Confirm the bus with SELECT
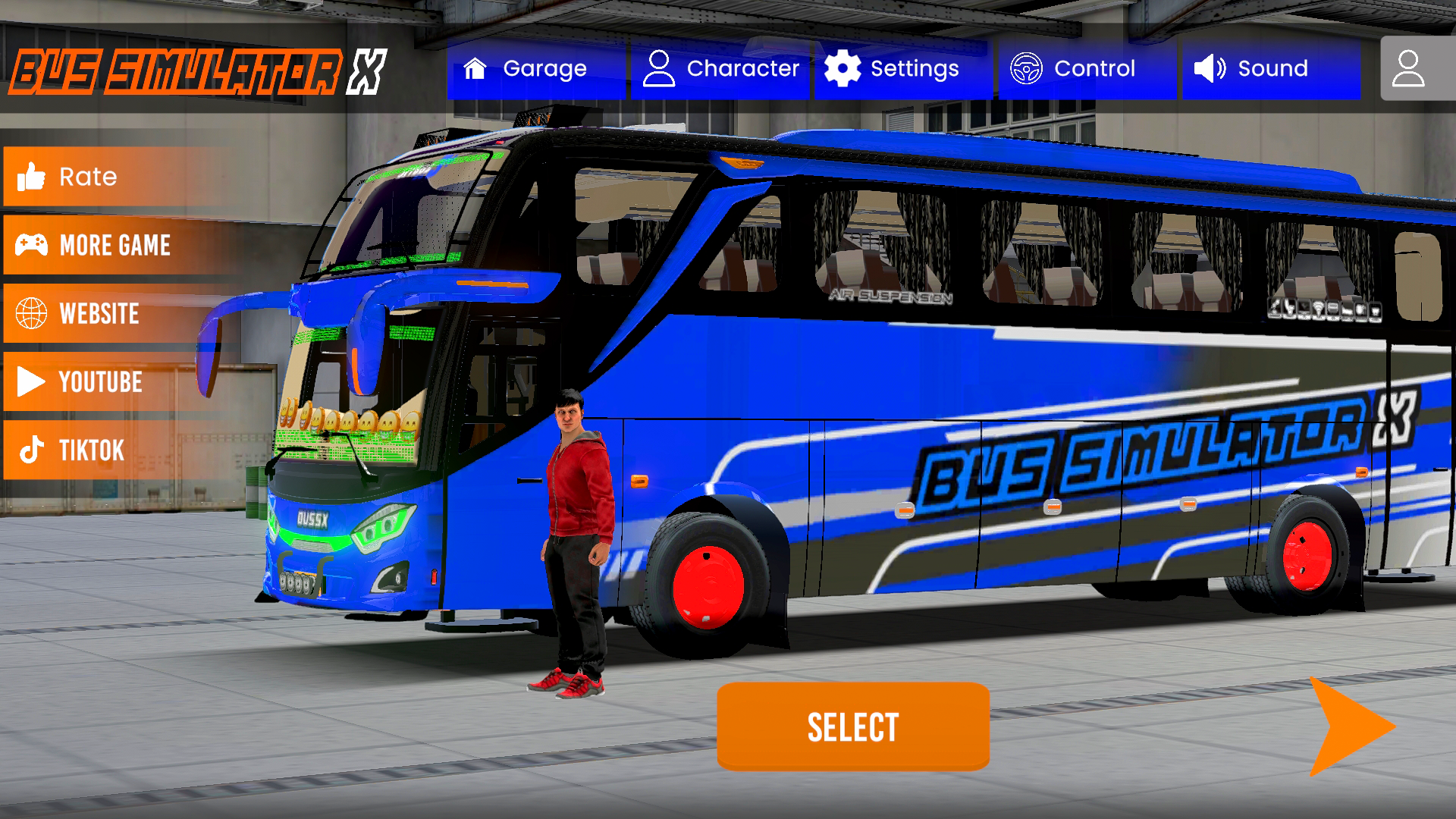Screen dimensions: 1456x819 tap(853, 726)
